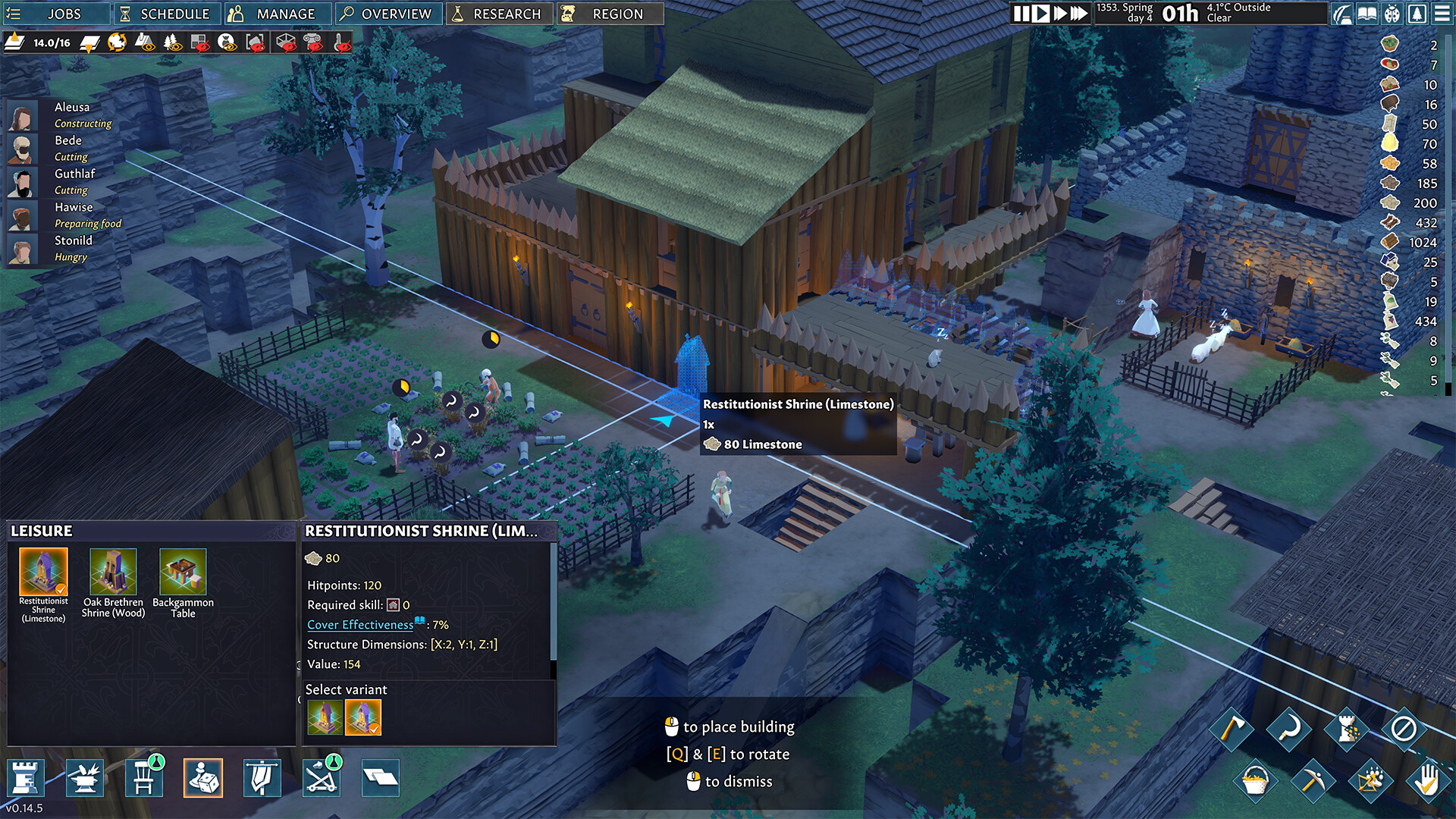Select the mining pickaxe tool
This screenshot has width=1456, height=819.
[x=1315, y=780]
